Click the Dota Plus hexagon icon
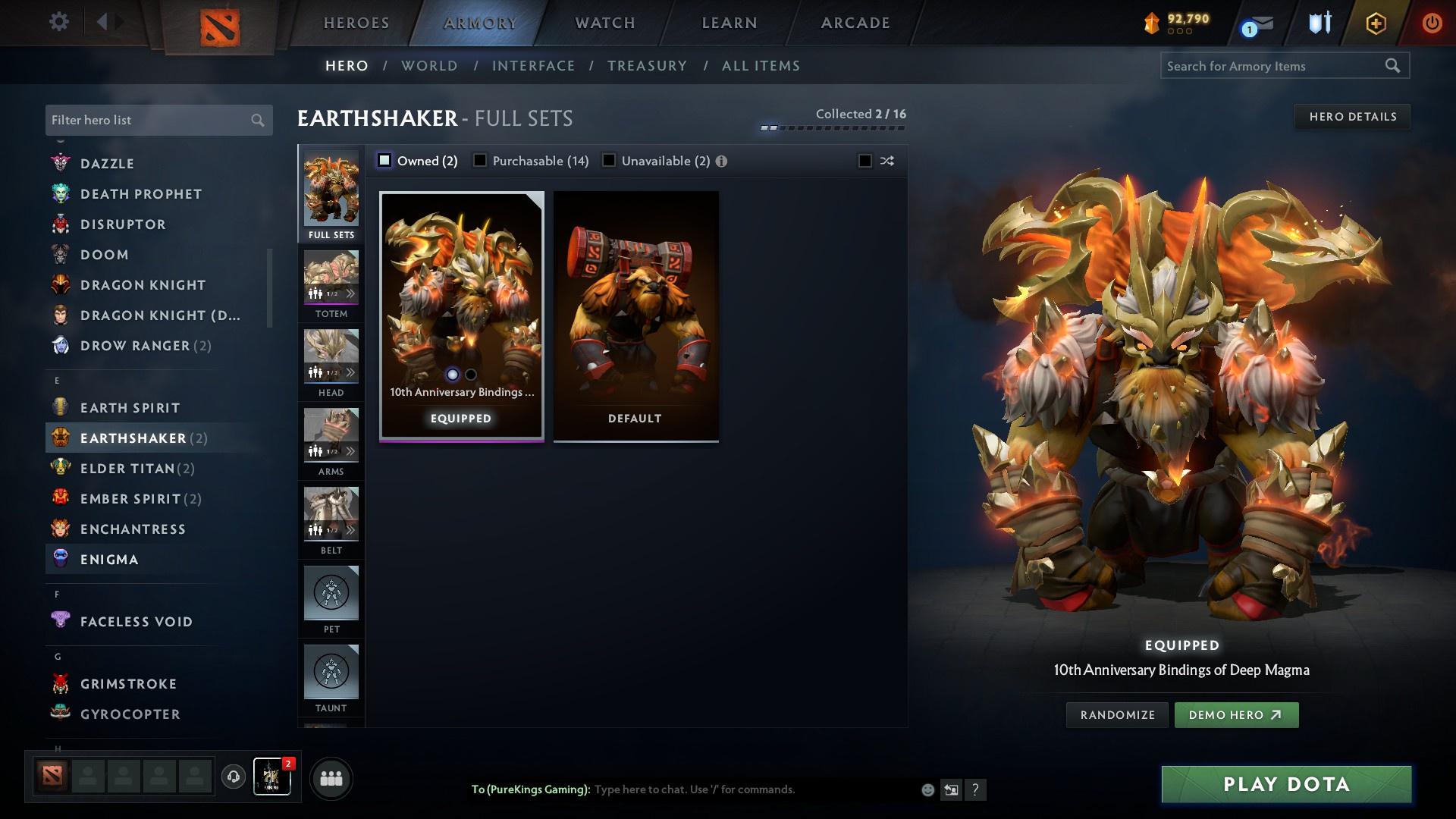1456x819 pixels. tap(1375, 23)
